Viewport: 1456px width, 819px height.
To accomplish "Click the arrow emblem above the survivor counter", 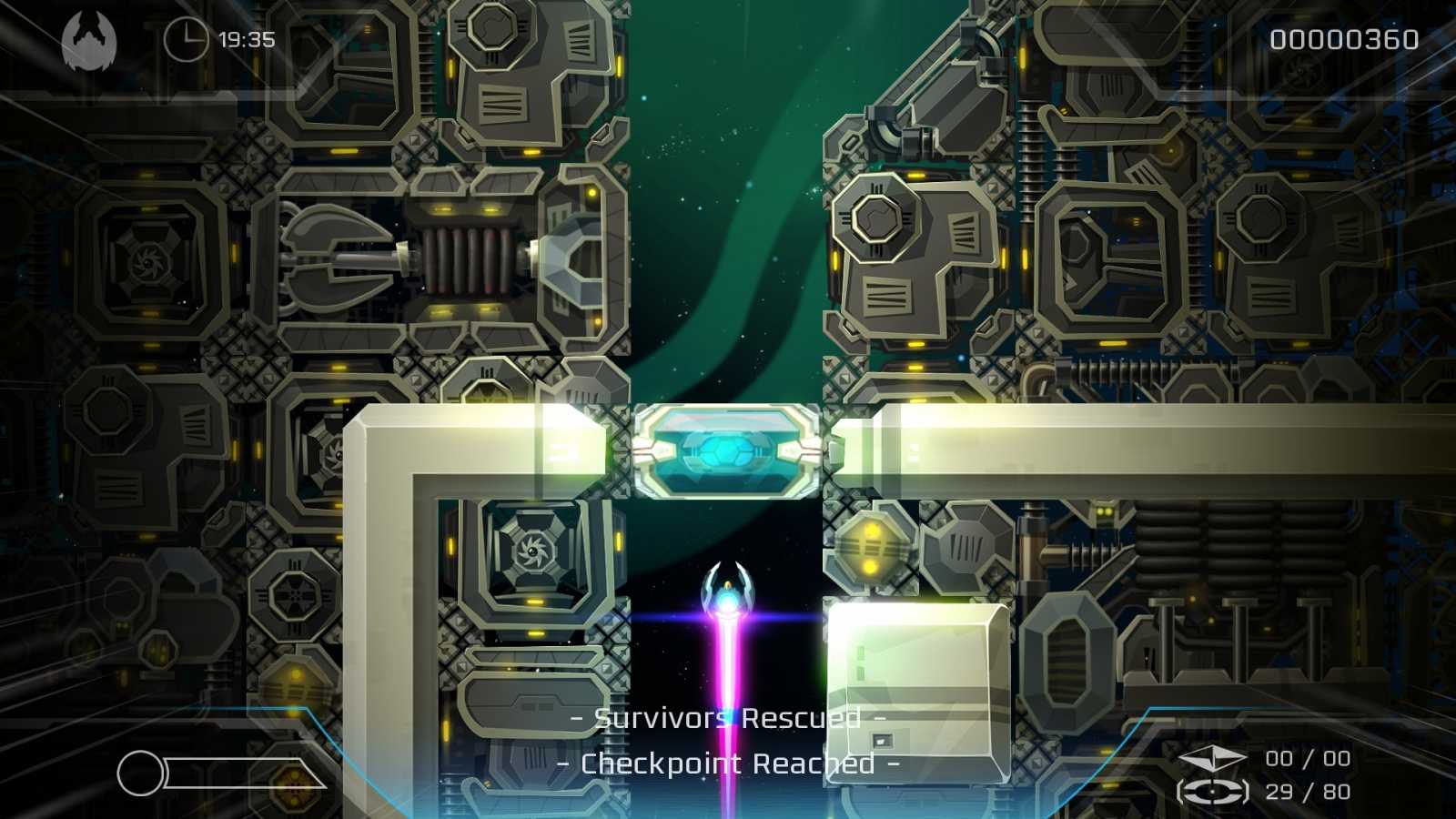I will tap(1214, 756).
